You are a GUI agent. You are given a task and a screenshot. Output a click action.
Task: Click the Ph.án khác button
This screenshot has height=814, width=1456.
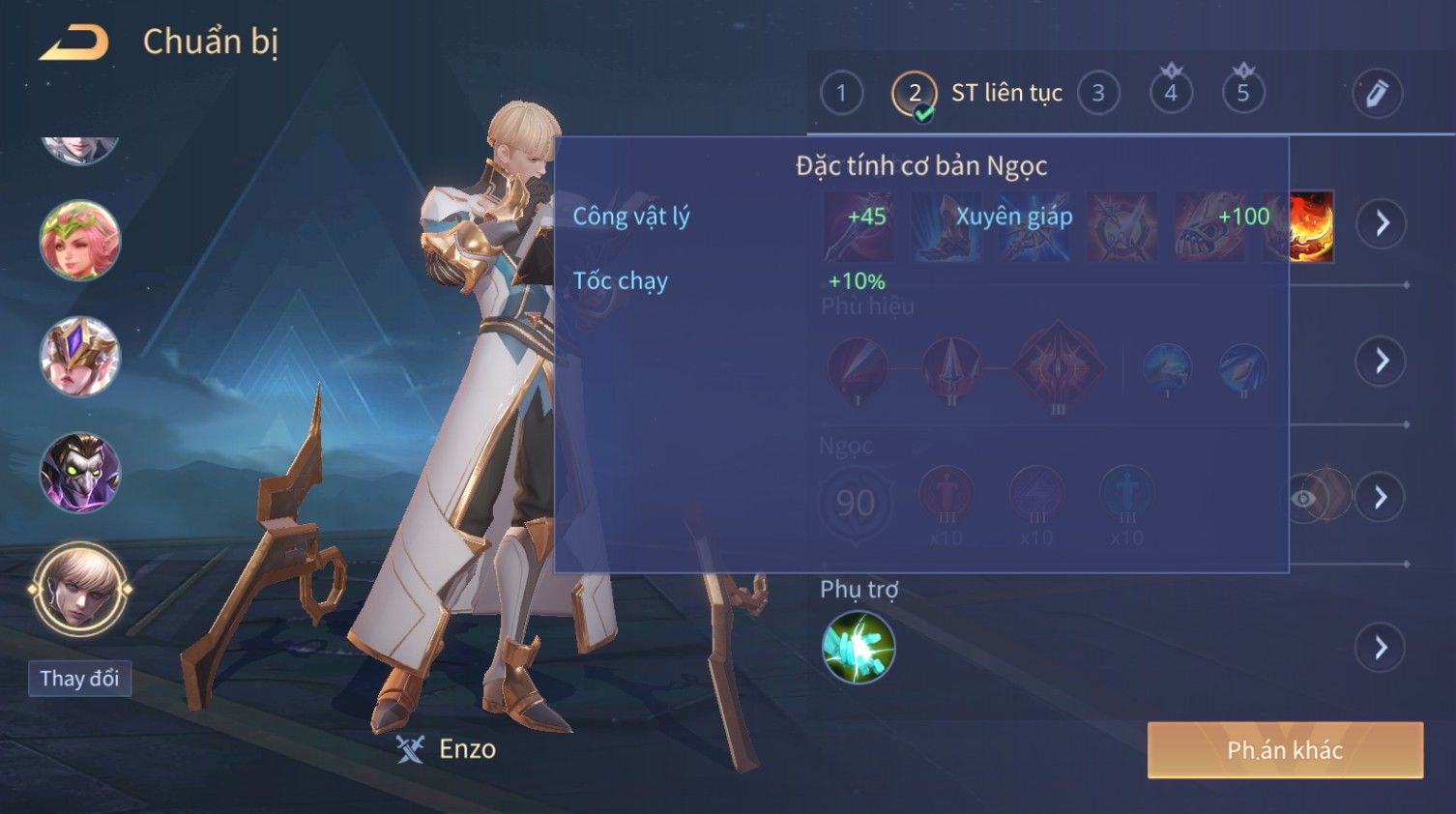(x=1285, y=750)
